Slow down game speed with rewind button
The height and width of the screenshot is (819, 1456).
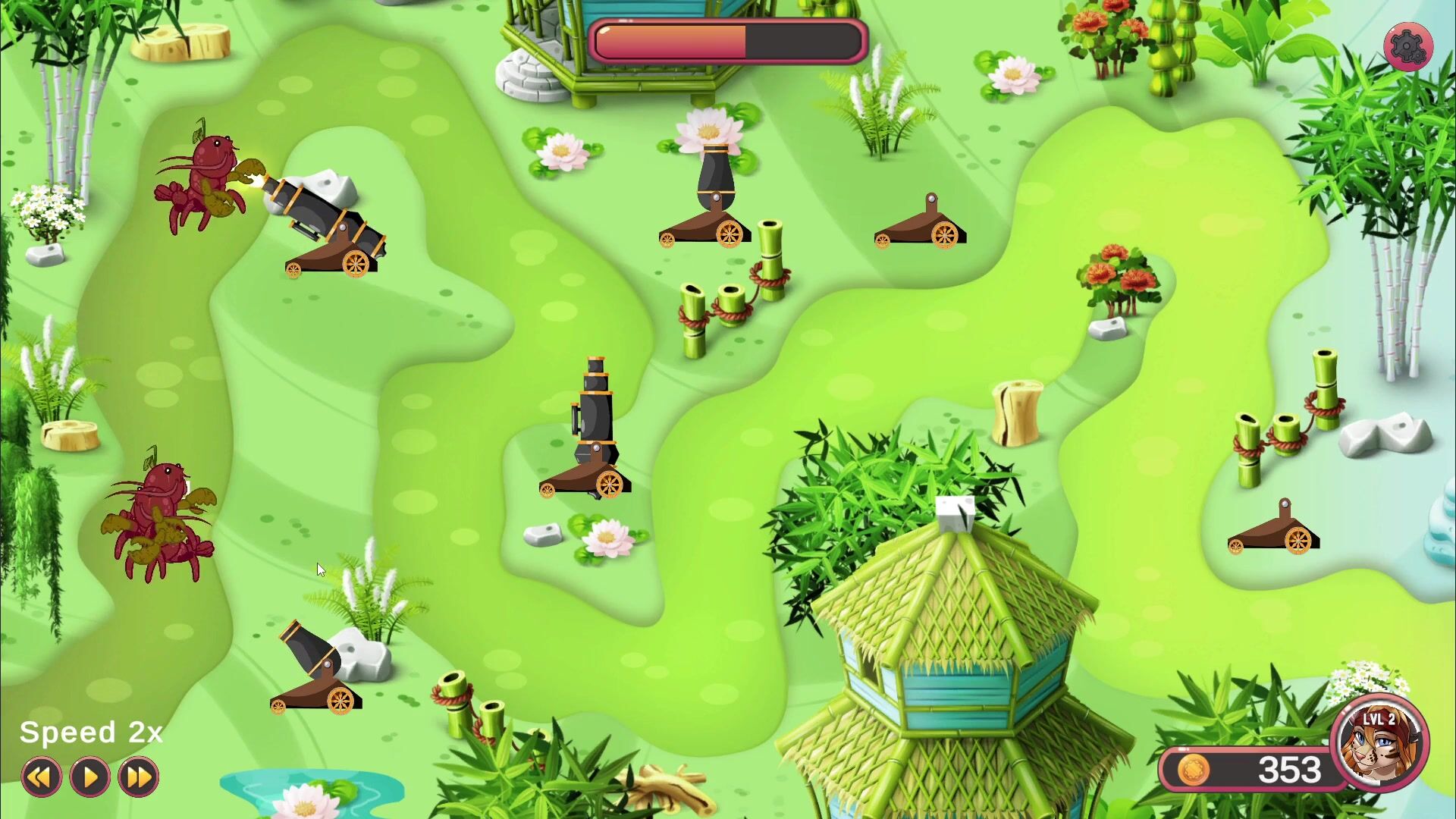coord(41,777)
